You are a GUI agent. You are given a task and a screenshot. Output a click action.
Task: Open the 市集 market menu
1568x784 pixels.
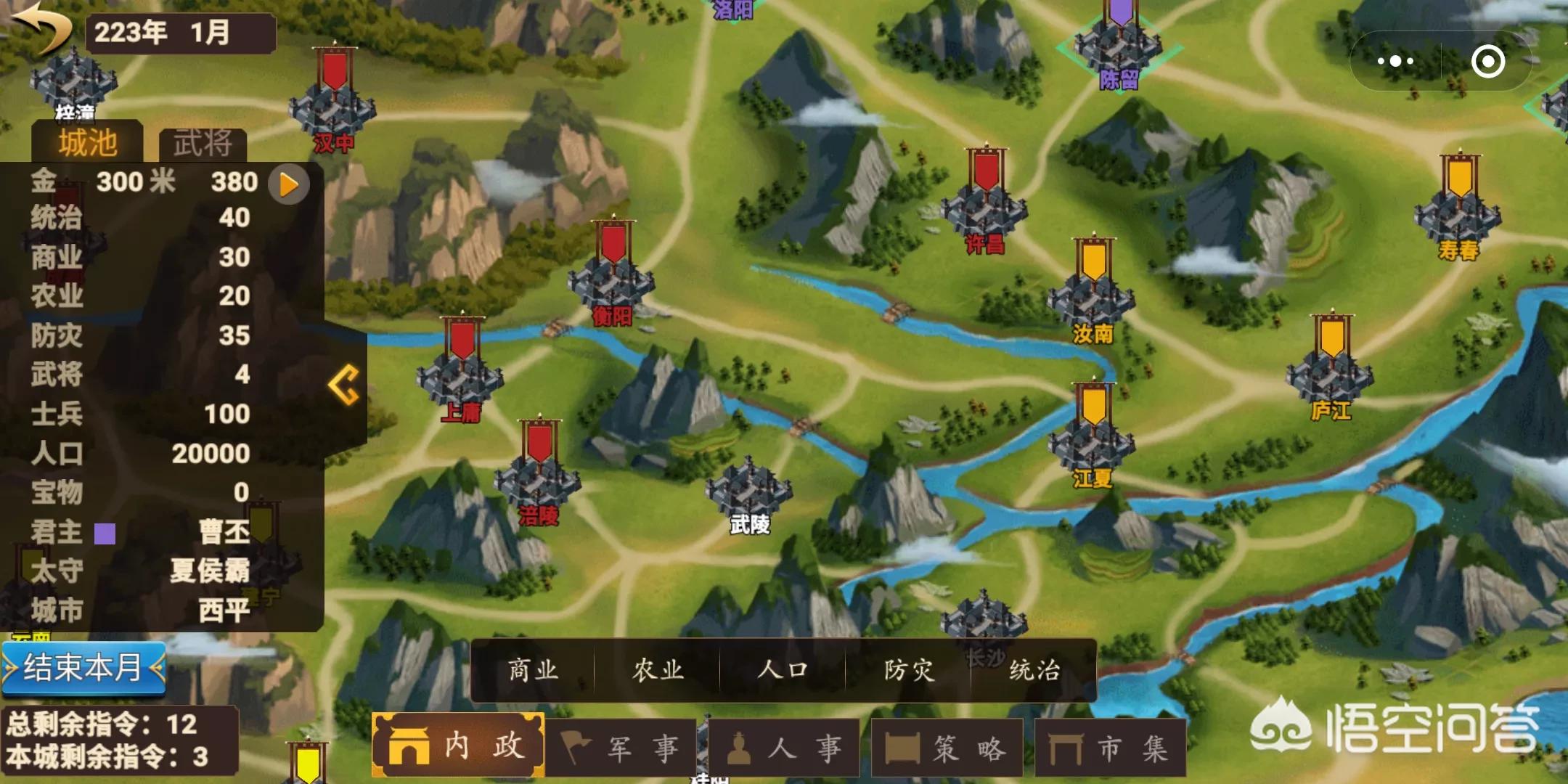point(1110,748)
